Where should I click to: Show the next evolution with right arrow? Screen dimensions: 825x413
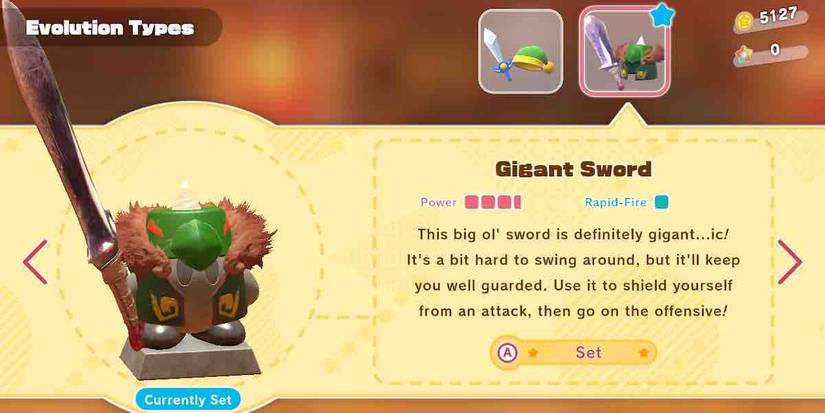(x=790, y=262)
